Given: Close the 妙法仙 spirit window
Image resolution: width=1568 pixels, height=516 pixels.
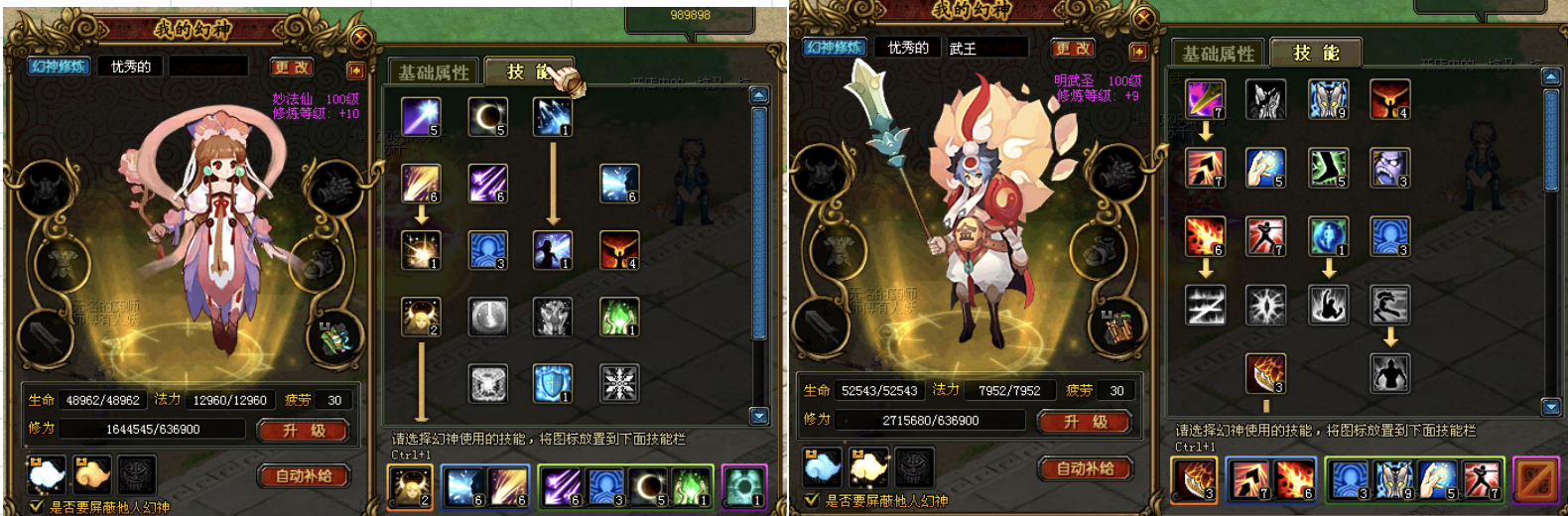Looking at the screenshot, I should coord(361,39).
